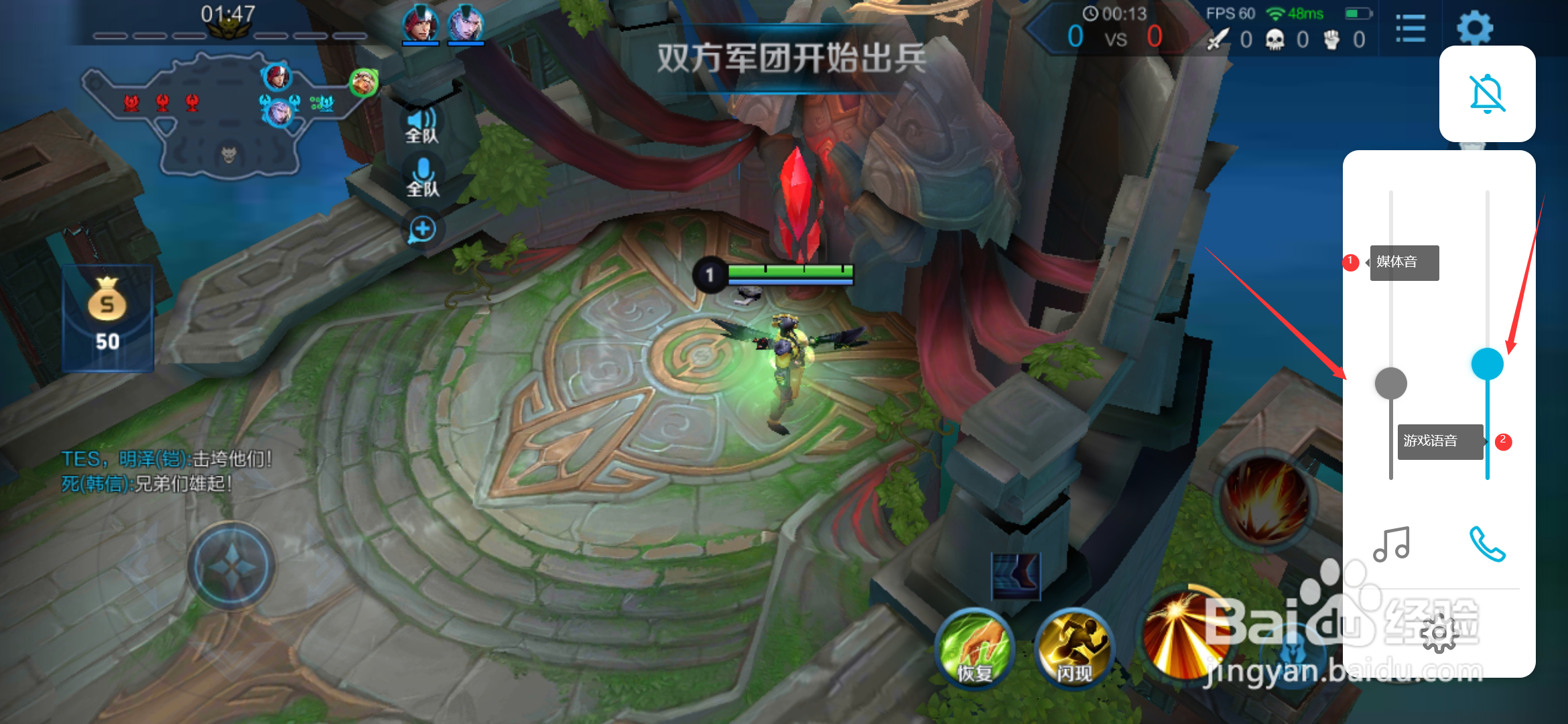This screenshot has width=1568, height=724.
Task: Toggle the notification mute bell icon
Action: click(1487, 94)
